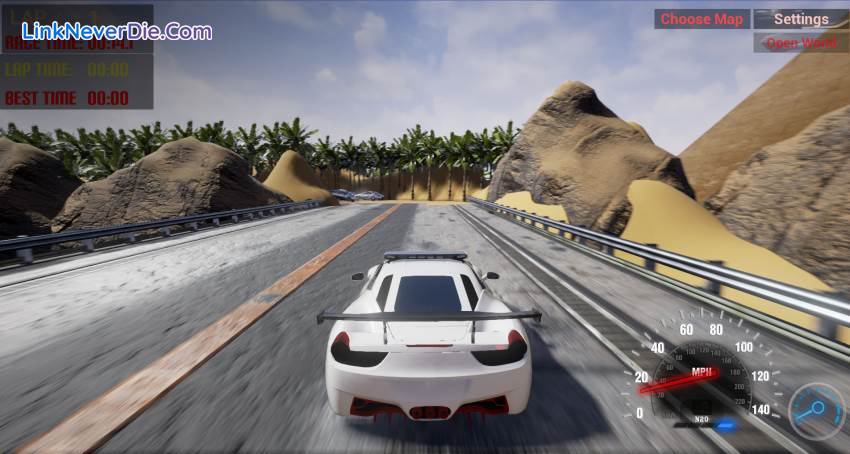This screenshot has height=454, width=850.
Task: Open the Settings menu
Action: click(x=801, y=19)
